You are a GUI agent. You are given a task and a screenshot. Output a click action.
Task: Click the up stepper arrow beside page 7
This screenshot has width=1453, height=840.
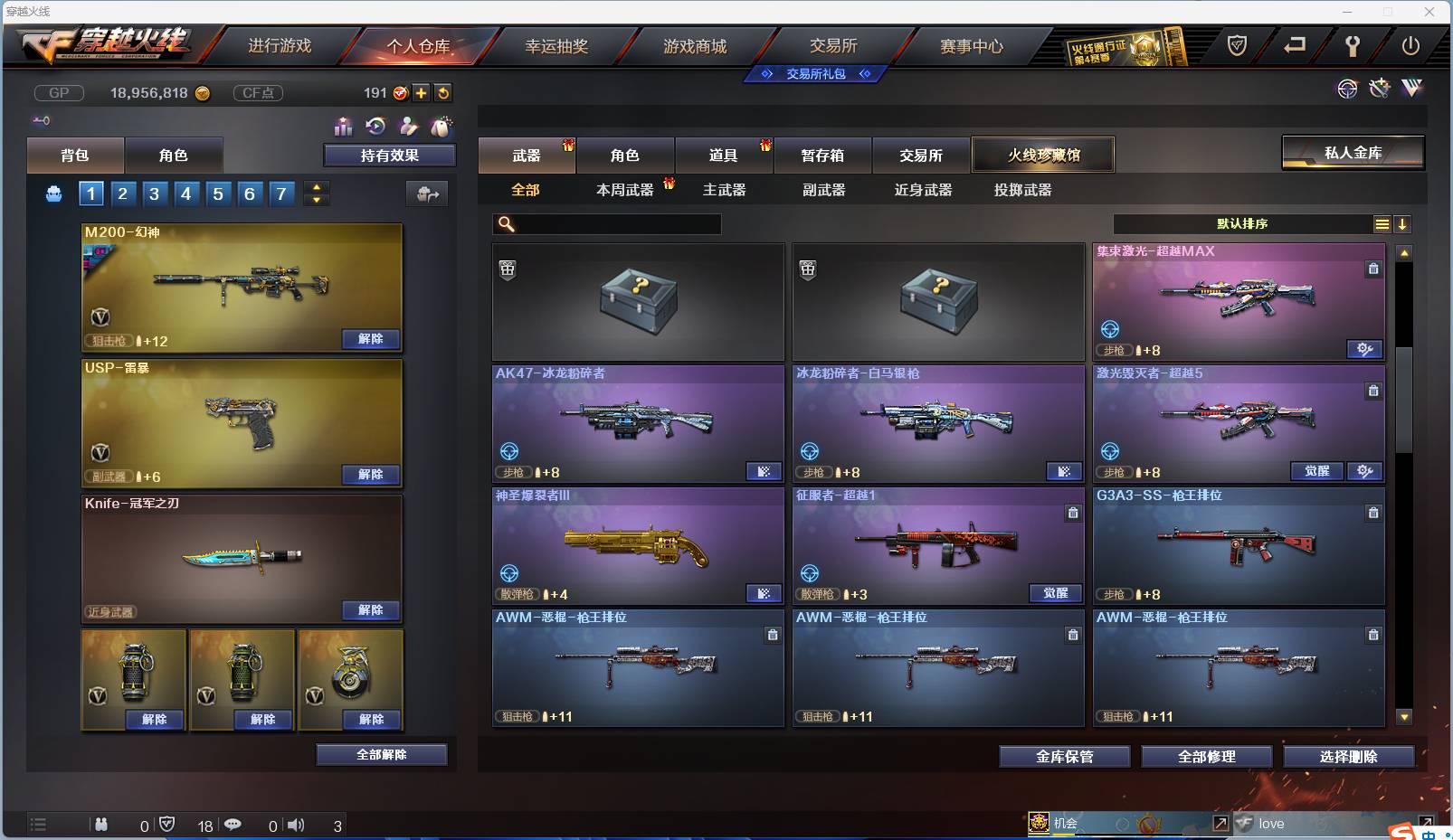pos(314,187)
